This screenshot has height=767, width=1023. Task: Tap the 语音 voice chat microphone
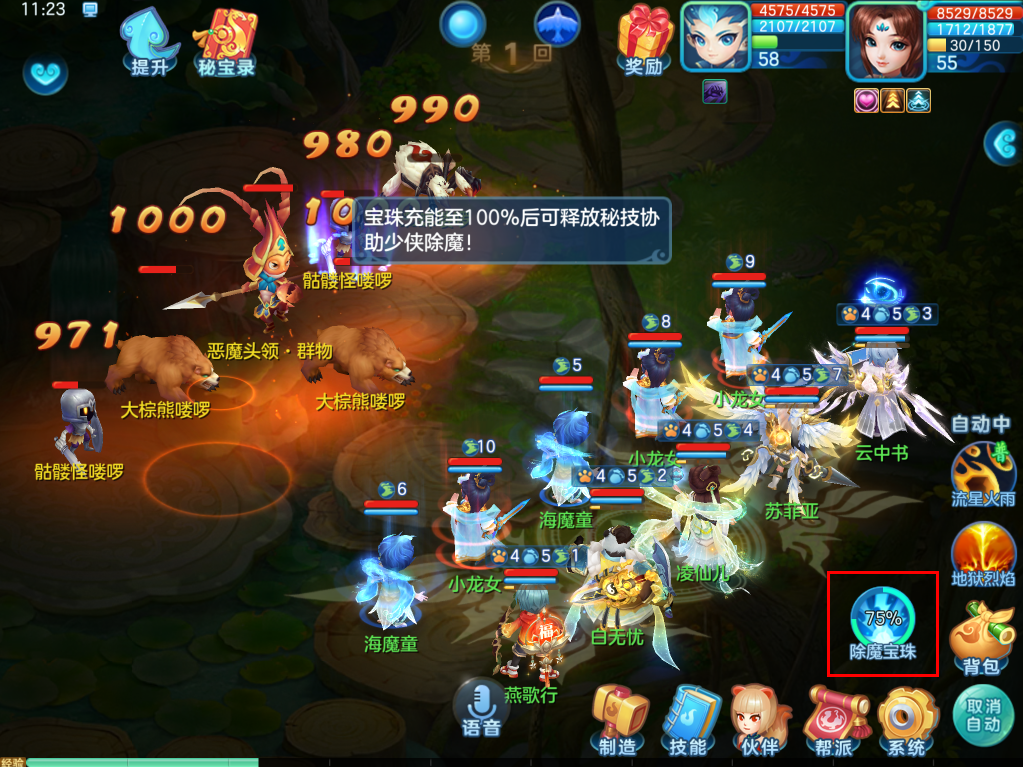pos(482,708)
